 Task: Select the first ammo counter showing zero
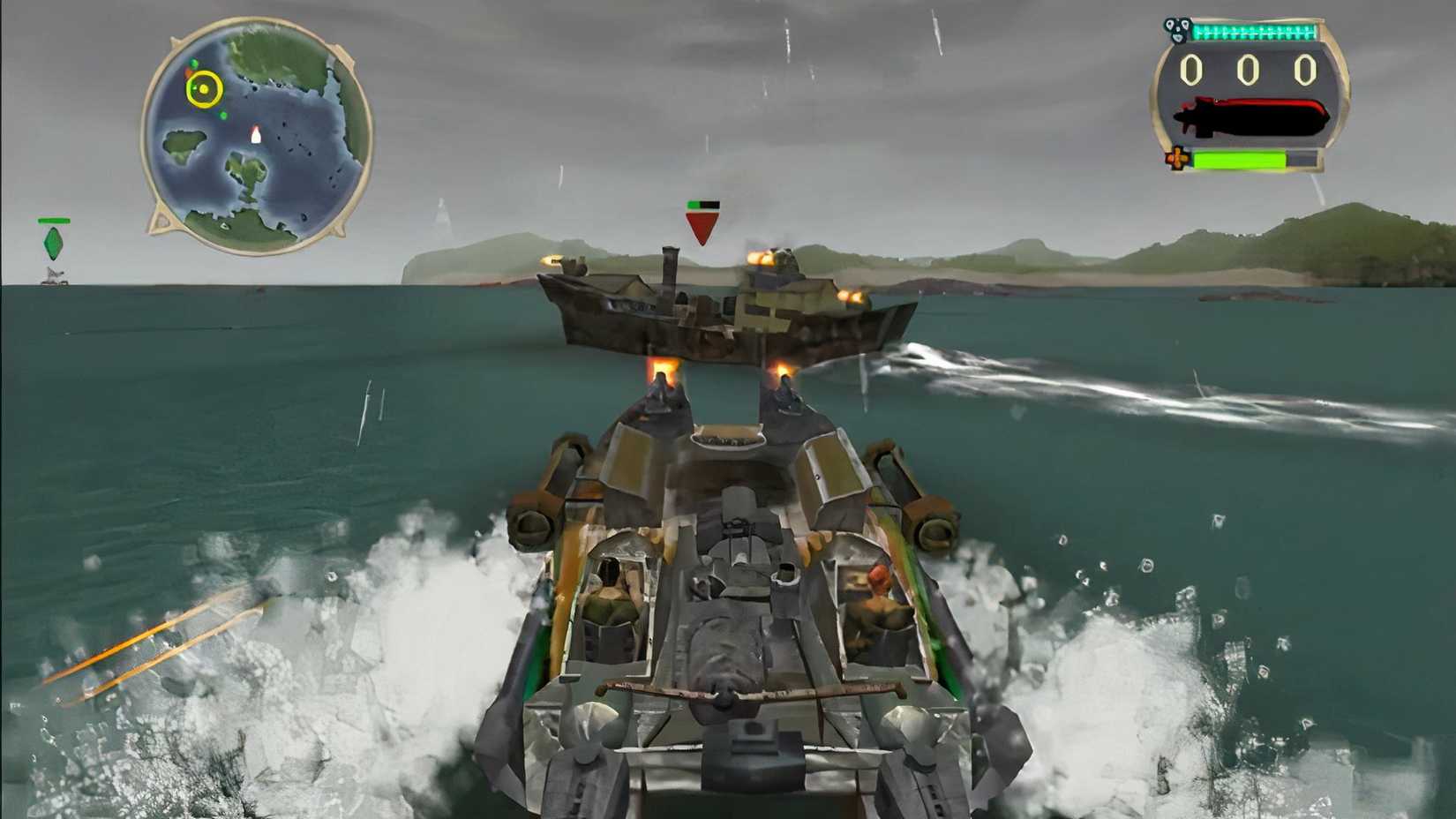pyautogui.click(x=1191, y=71)
